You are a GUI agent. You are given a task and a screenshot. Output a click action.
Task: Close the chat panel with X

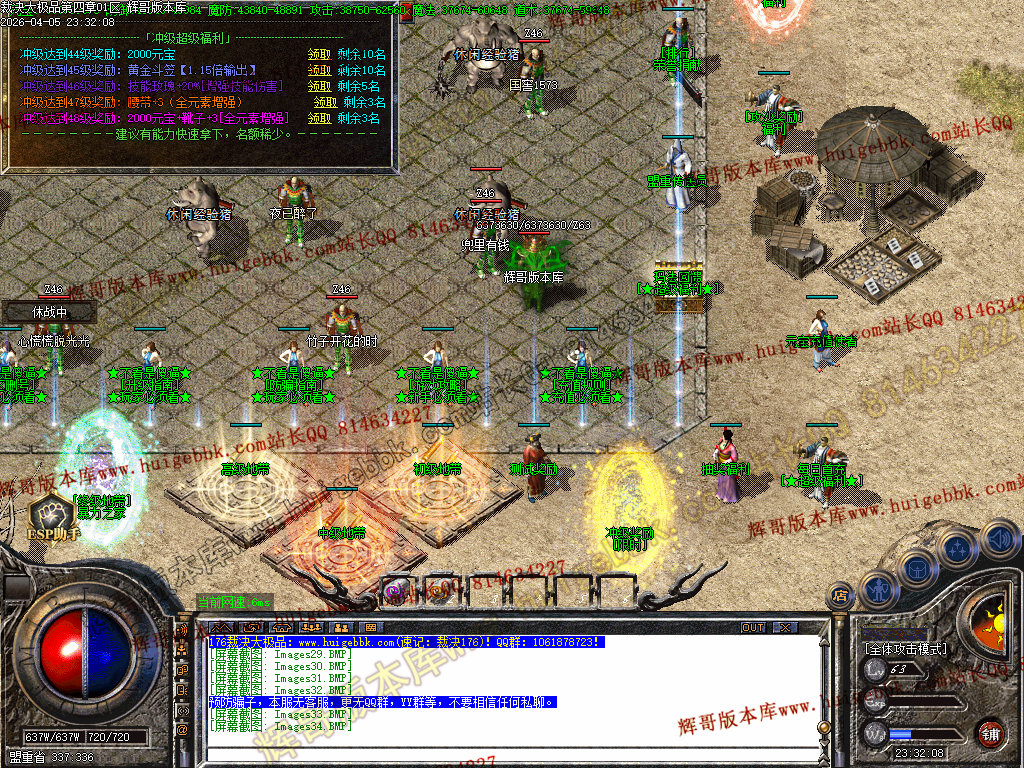[x=786, y=628]
